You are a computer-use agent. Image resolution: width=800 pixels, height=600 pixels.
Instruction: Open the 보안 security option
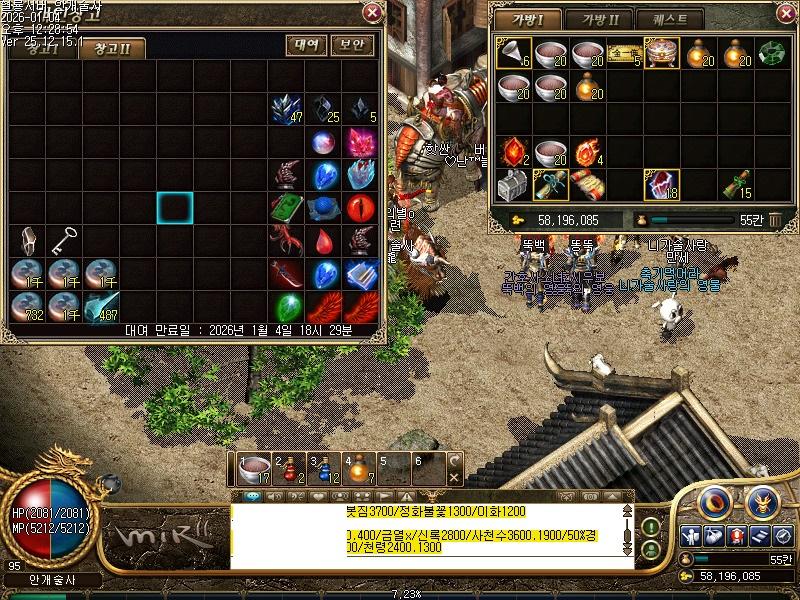click(x=352, y=45)
